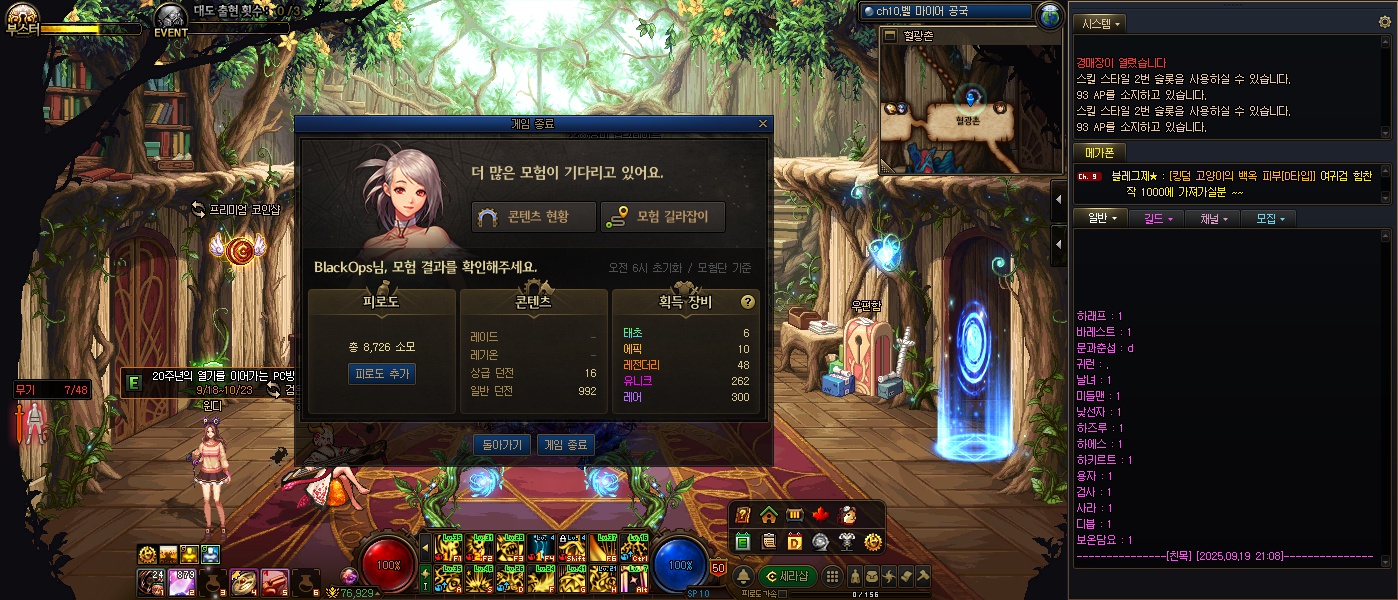The width and height of the screenshot is (1398, 600).
Task: Open the 모험 길라잡이 adventure guide
Action: 663,216
